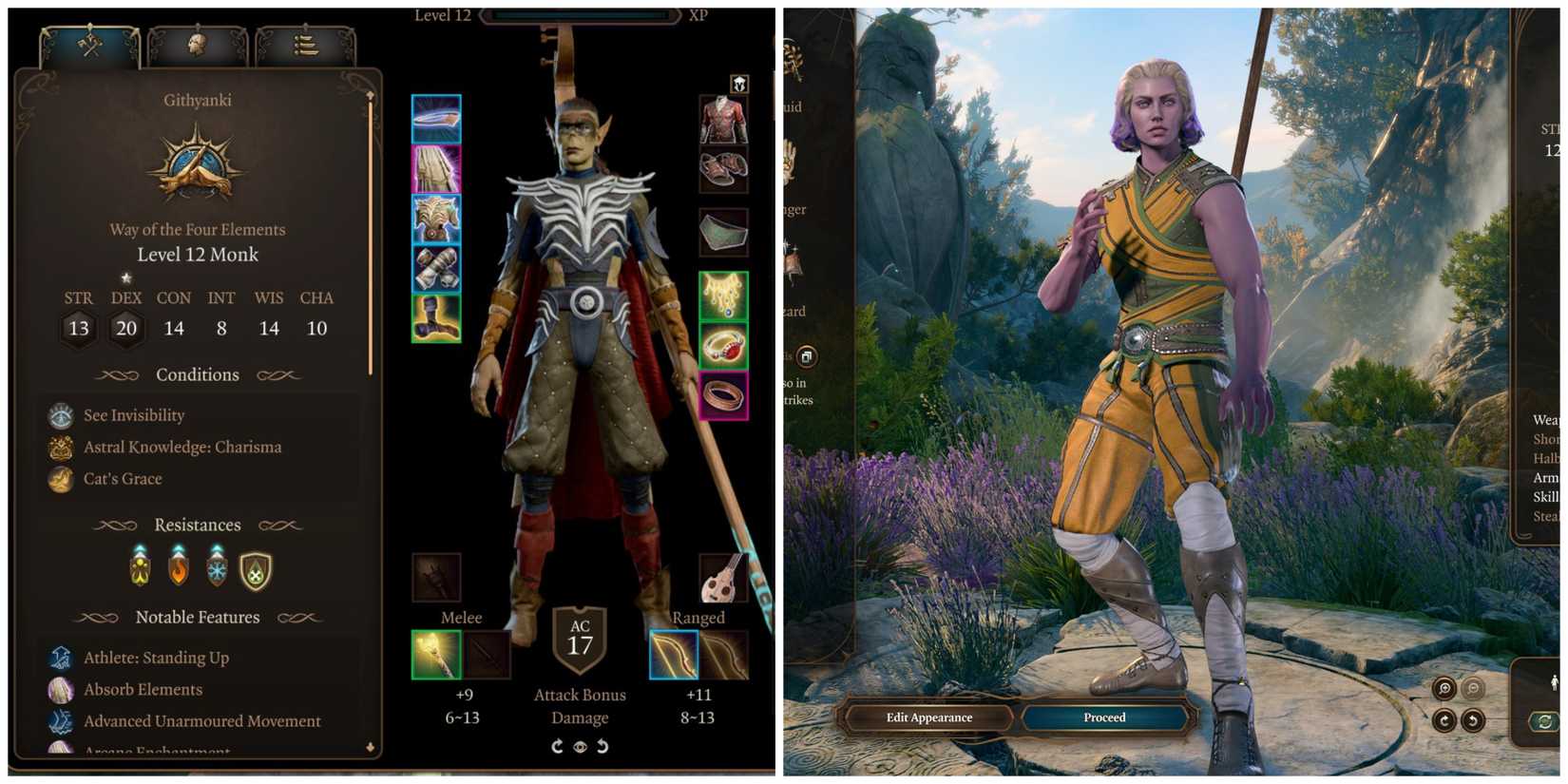Toggle the character figure icon in the right panel

click(1554, 682)
